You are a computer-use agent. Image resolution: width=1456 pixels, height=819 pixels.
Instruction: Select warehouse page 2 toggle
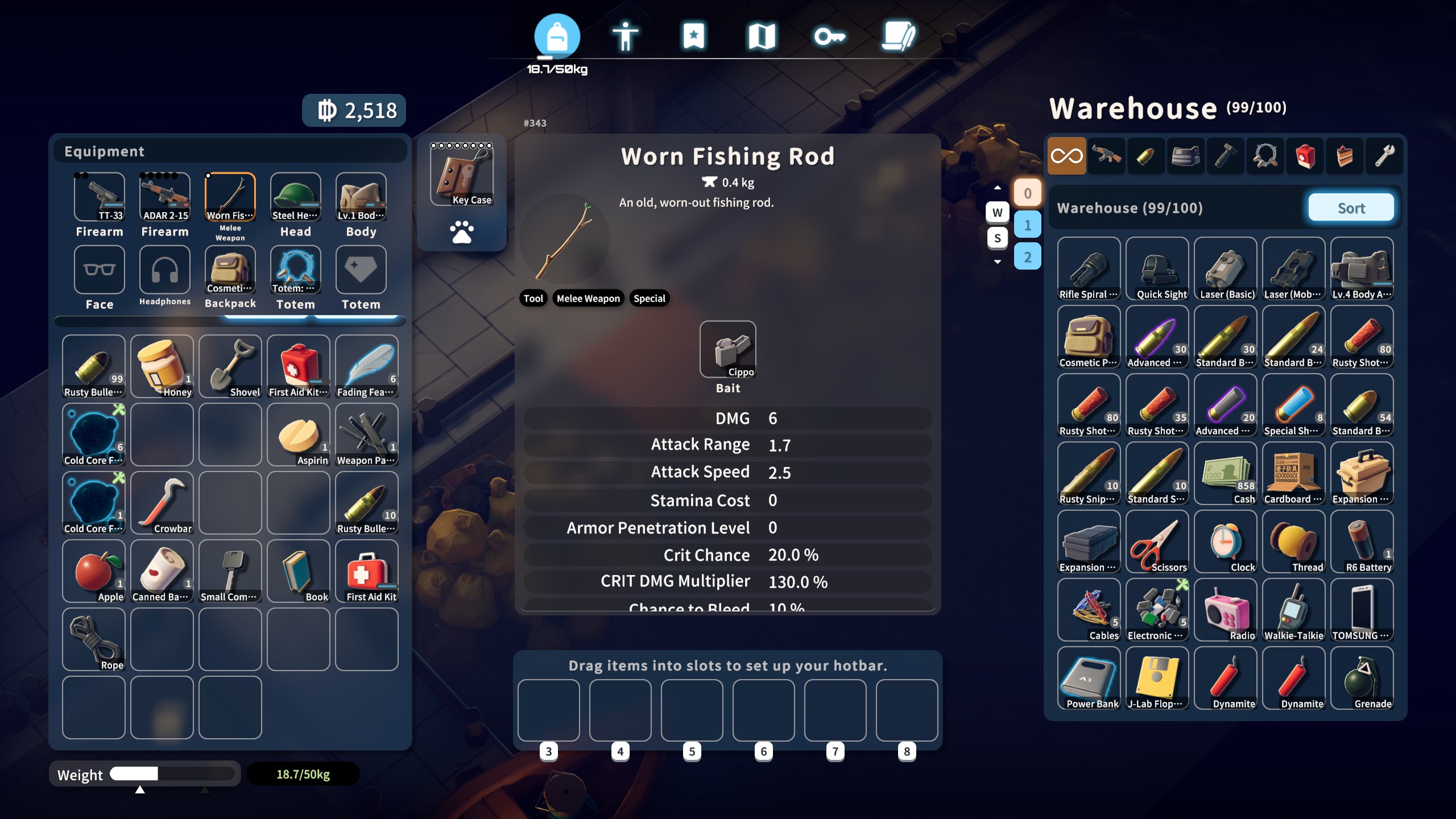point(1028,257)
